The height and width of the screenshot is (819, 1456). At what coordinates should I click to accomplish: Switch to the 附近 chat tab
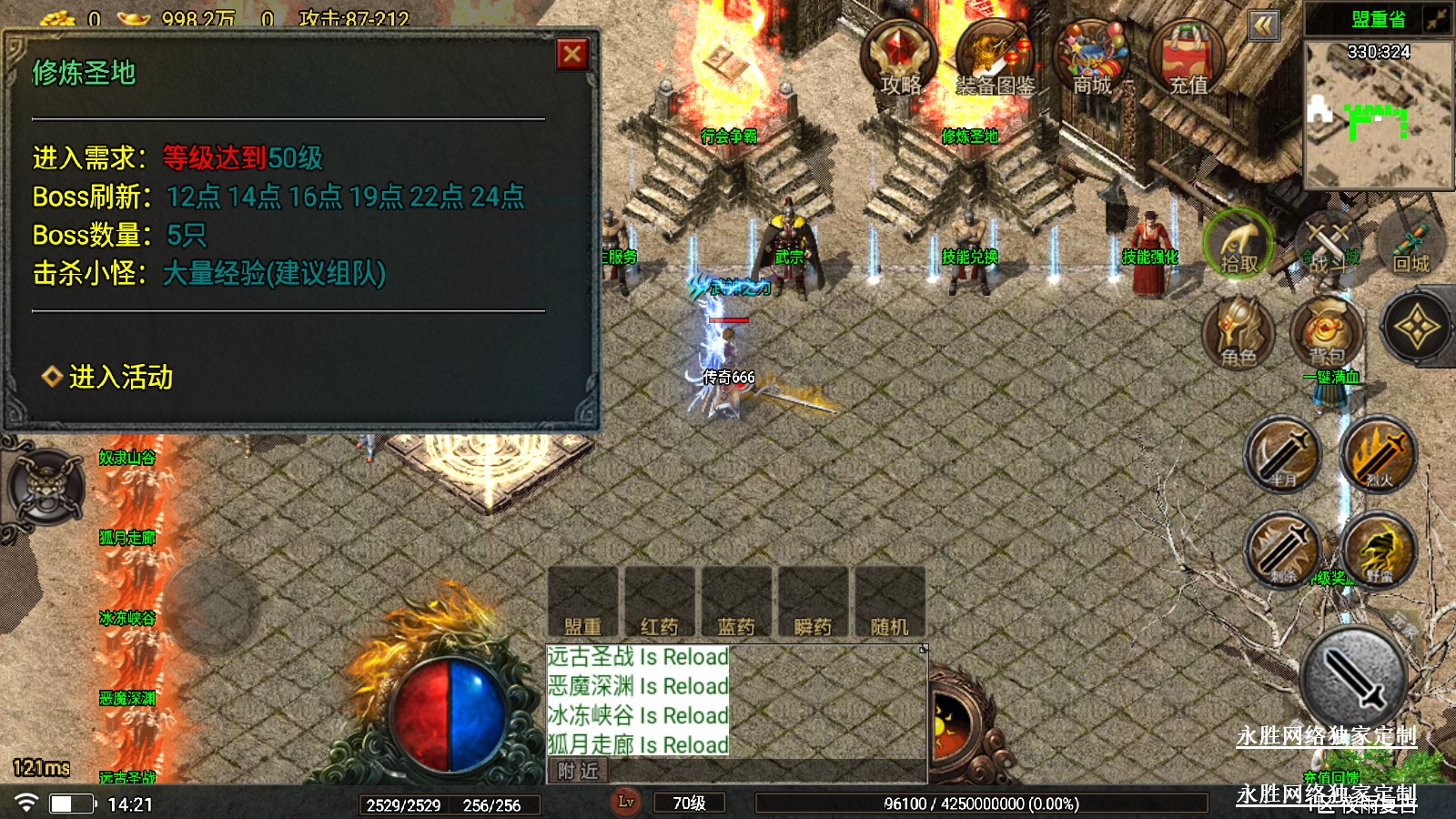(x=579, y=772)
